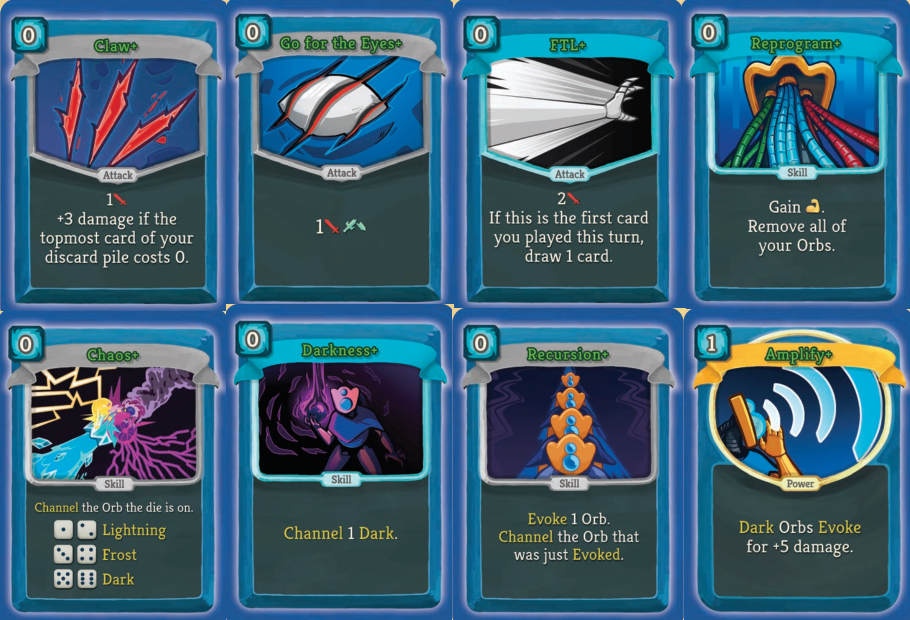Select the Claw+ attack card

pyautogui.click(x=115, y=155)
